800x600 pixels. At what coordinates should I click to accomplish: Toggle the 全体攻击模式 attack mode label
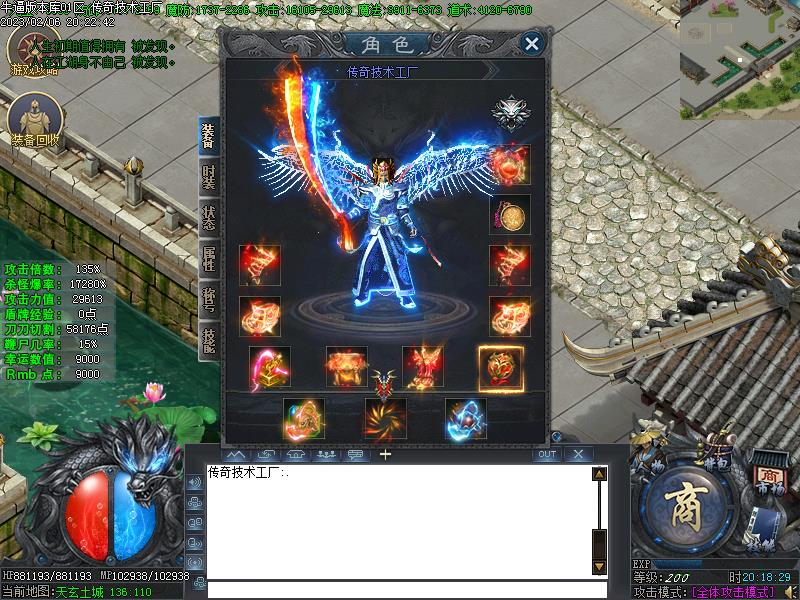735,592
